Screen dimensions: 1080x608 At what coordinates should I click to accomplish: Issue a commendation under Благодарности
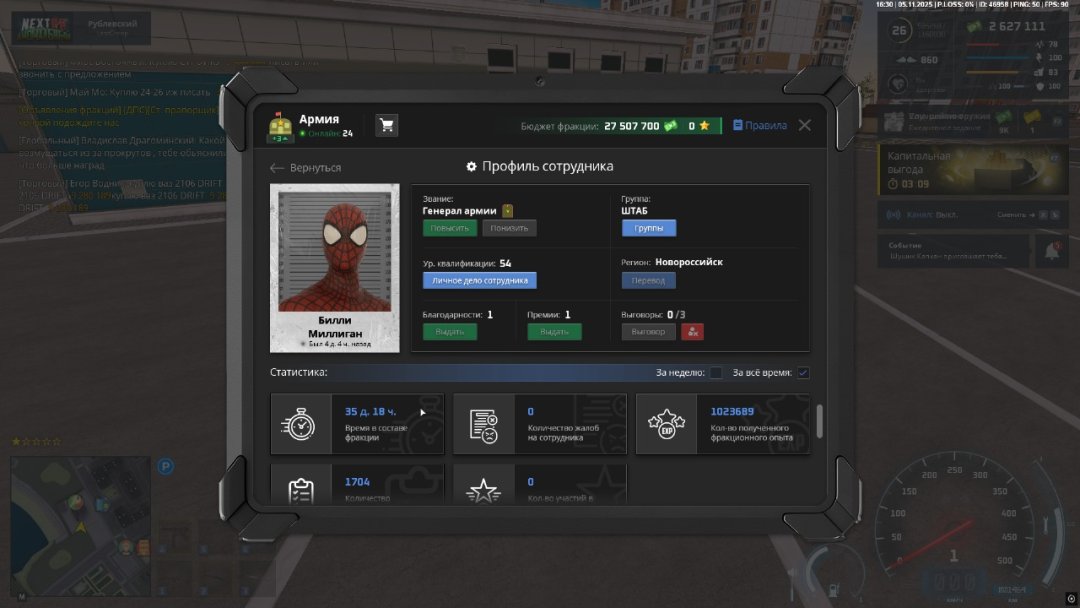[x=449, y=332]
